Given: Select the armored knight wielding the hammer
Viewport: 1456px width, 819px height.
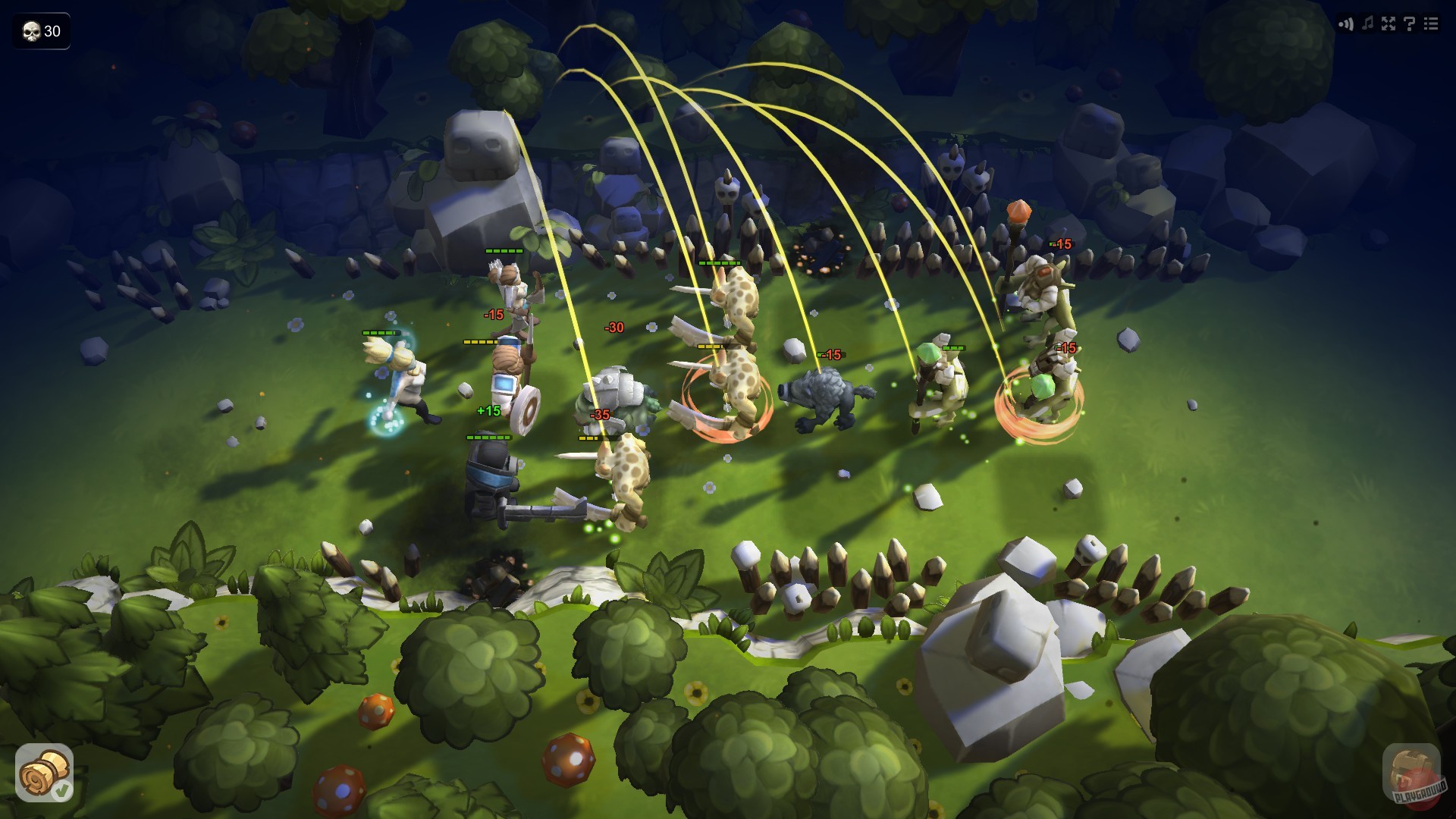Looking at the screenshot, I should (x=493, y=478).
